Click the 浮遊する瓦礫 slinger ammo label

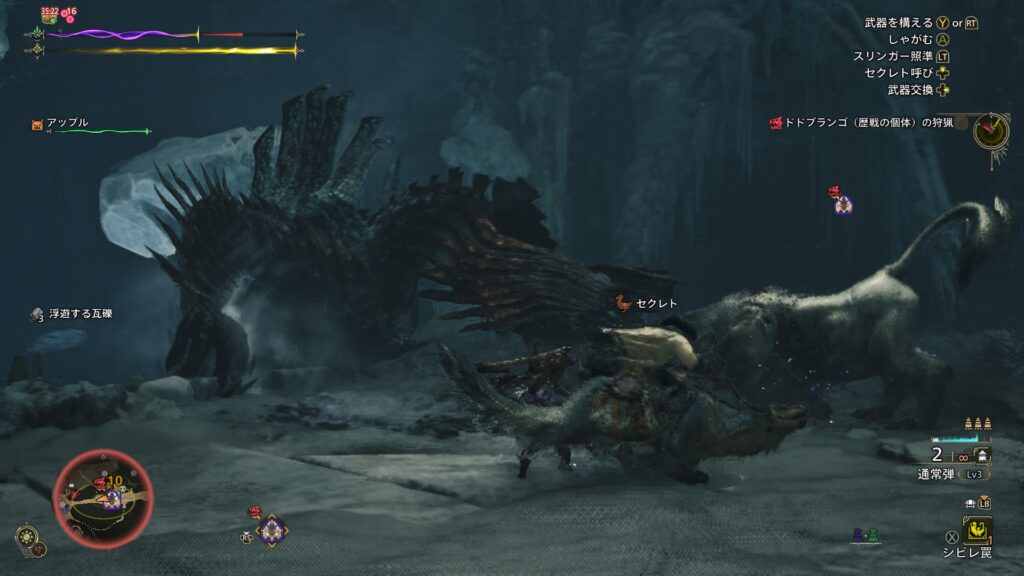coord(80,314)
